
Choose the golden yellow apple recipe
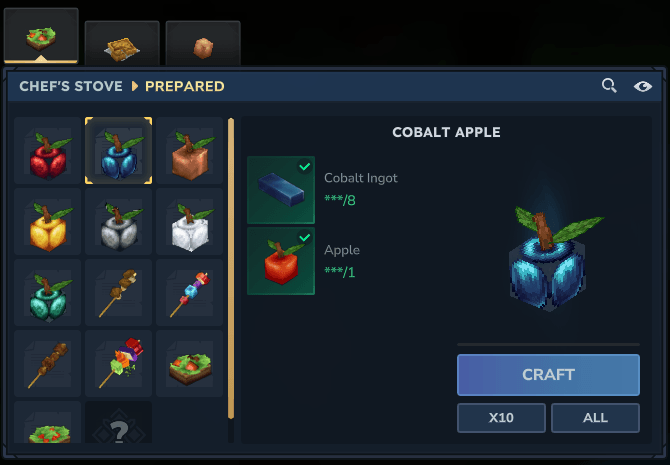tap(47, 222)
